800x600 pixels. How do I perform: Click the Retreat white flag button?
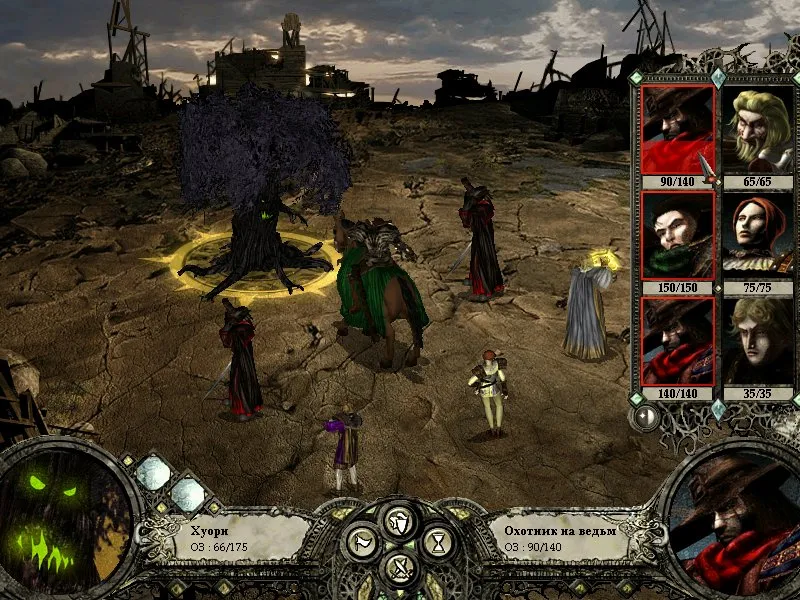point(361,543)
